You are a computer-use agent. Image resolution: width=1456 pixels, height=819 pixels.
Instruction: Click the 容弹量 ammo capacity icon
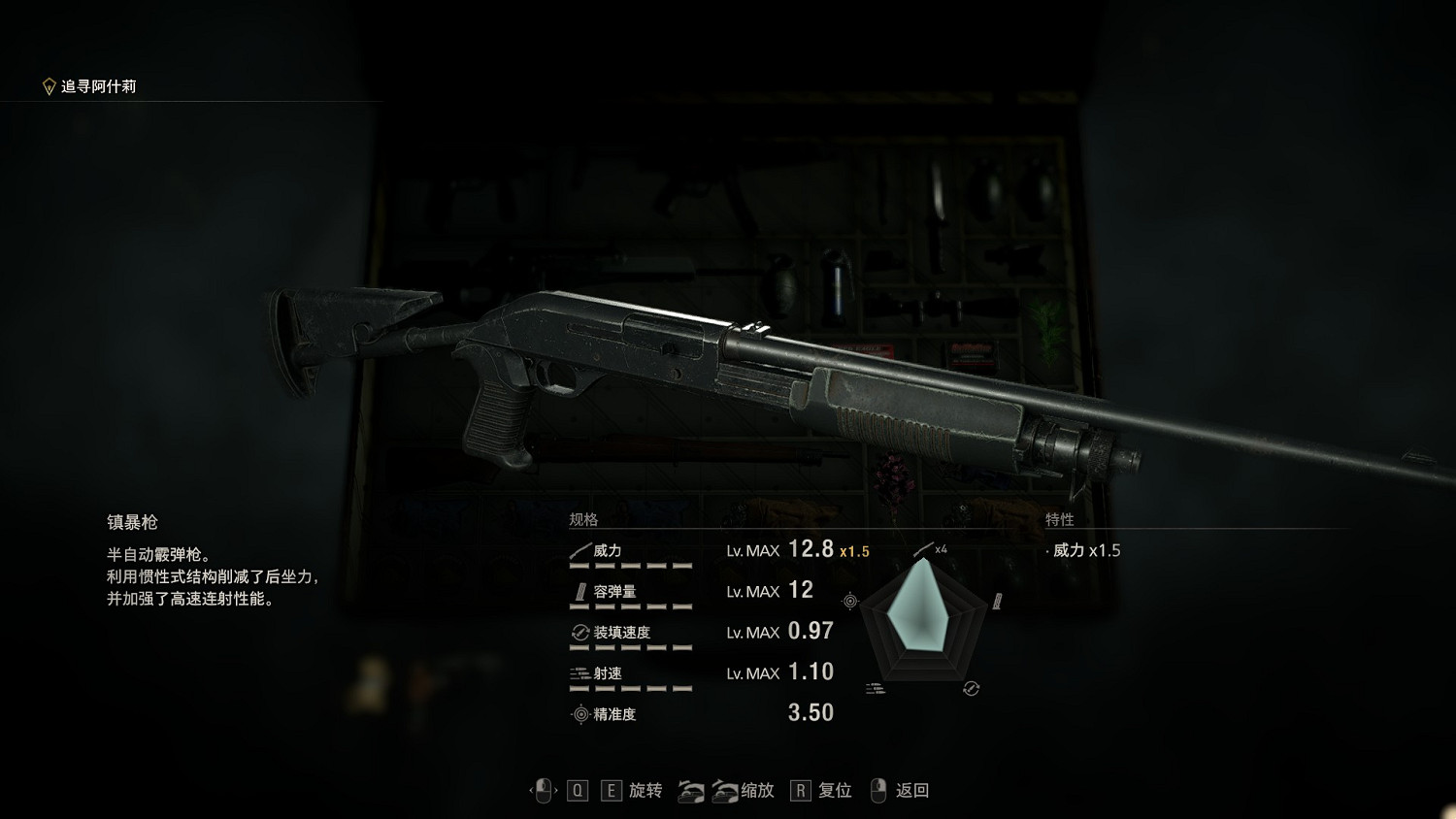pos(579,591)
